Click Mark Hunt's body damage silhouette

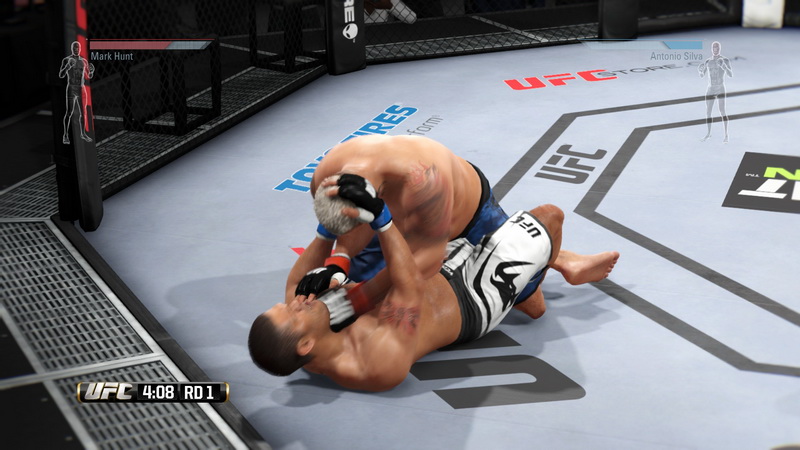tap(74, 92)
